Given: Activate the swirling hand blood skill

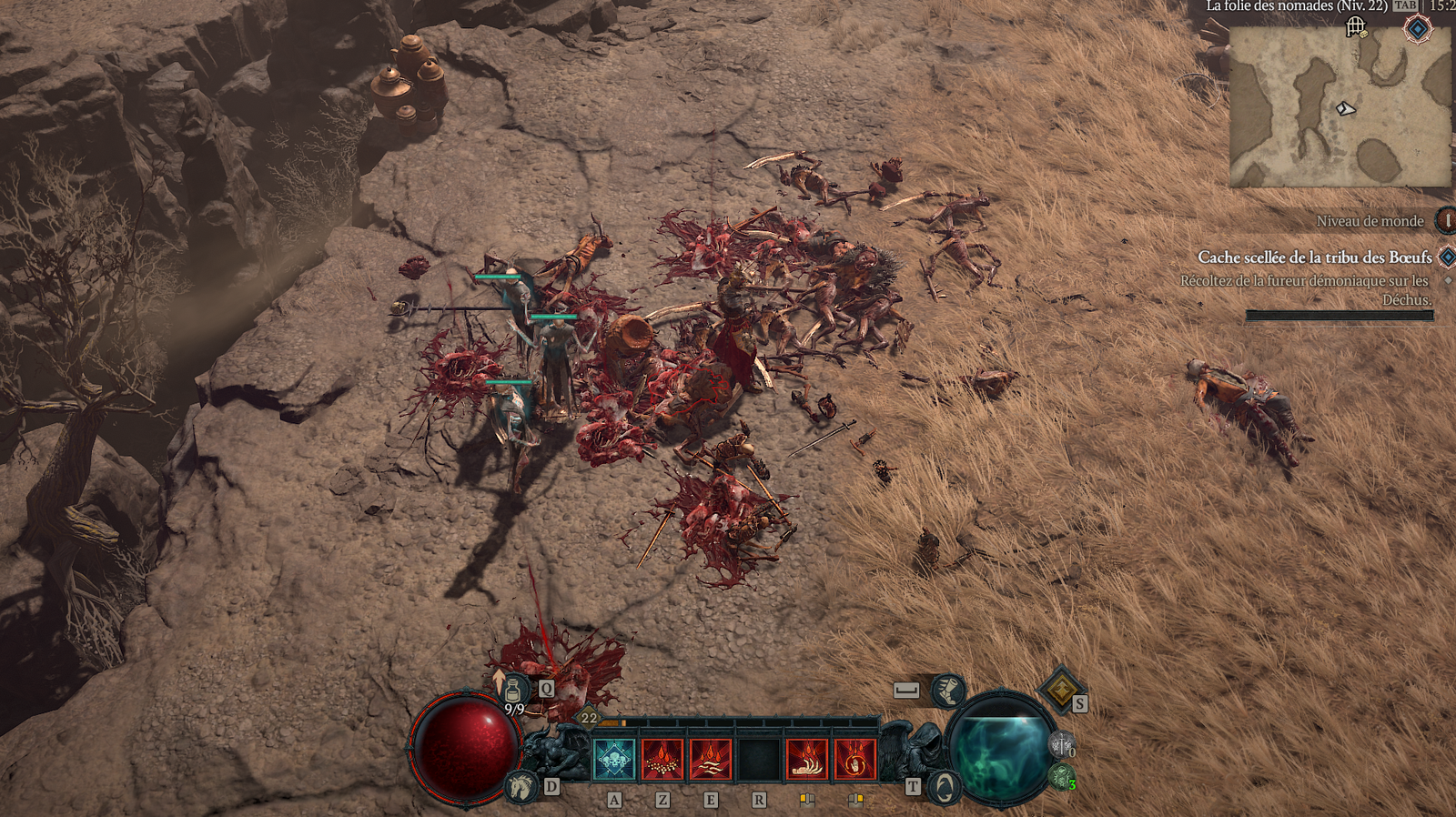Looking at the screenshot, I should pyautogui.click(x=855, y=760).
